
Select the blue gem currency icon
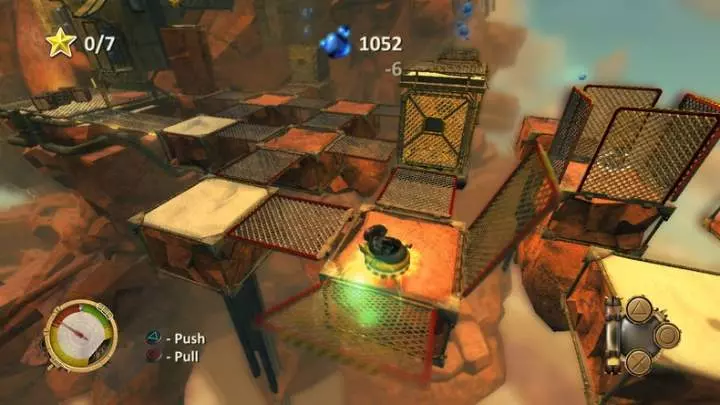pos(335,43)
